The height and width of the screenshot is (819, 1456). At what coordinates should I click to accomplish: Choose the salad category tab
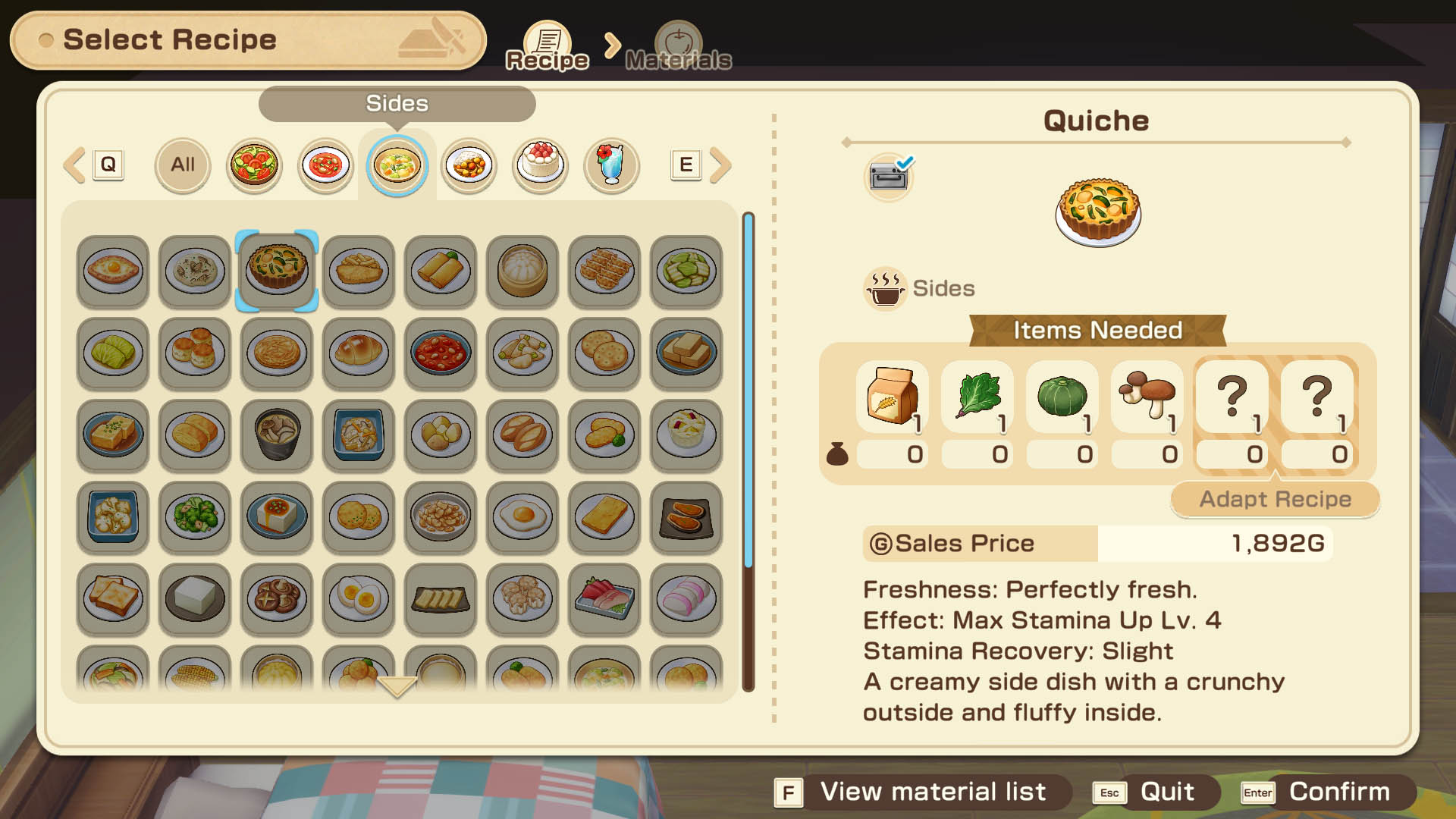coord(254,165)
